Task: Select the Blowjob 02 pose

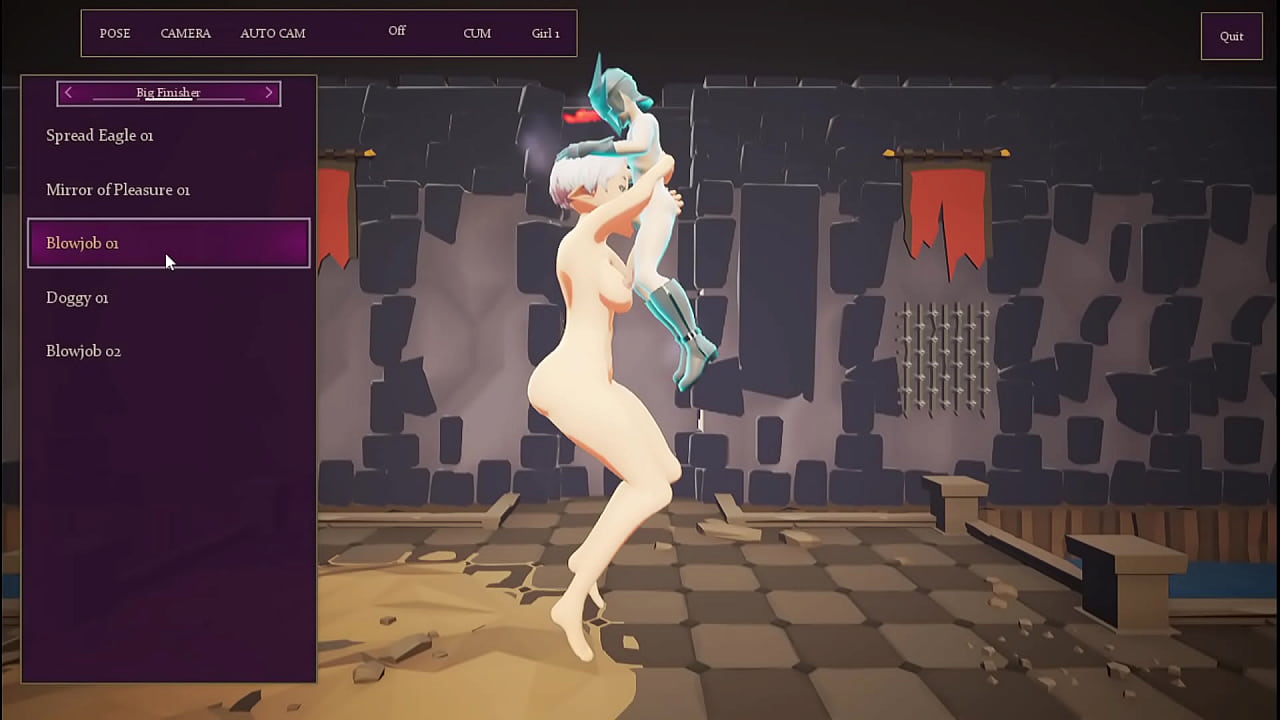Action: coord(83,351)
